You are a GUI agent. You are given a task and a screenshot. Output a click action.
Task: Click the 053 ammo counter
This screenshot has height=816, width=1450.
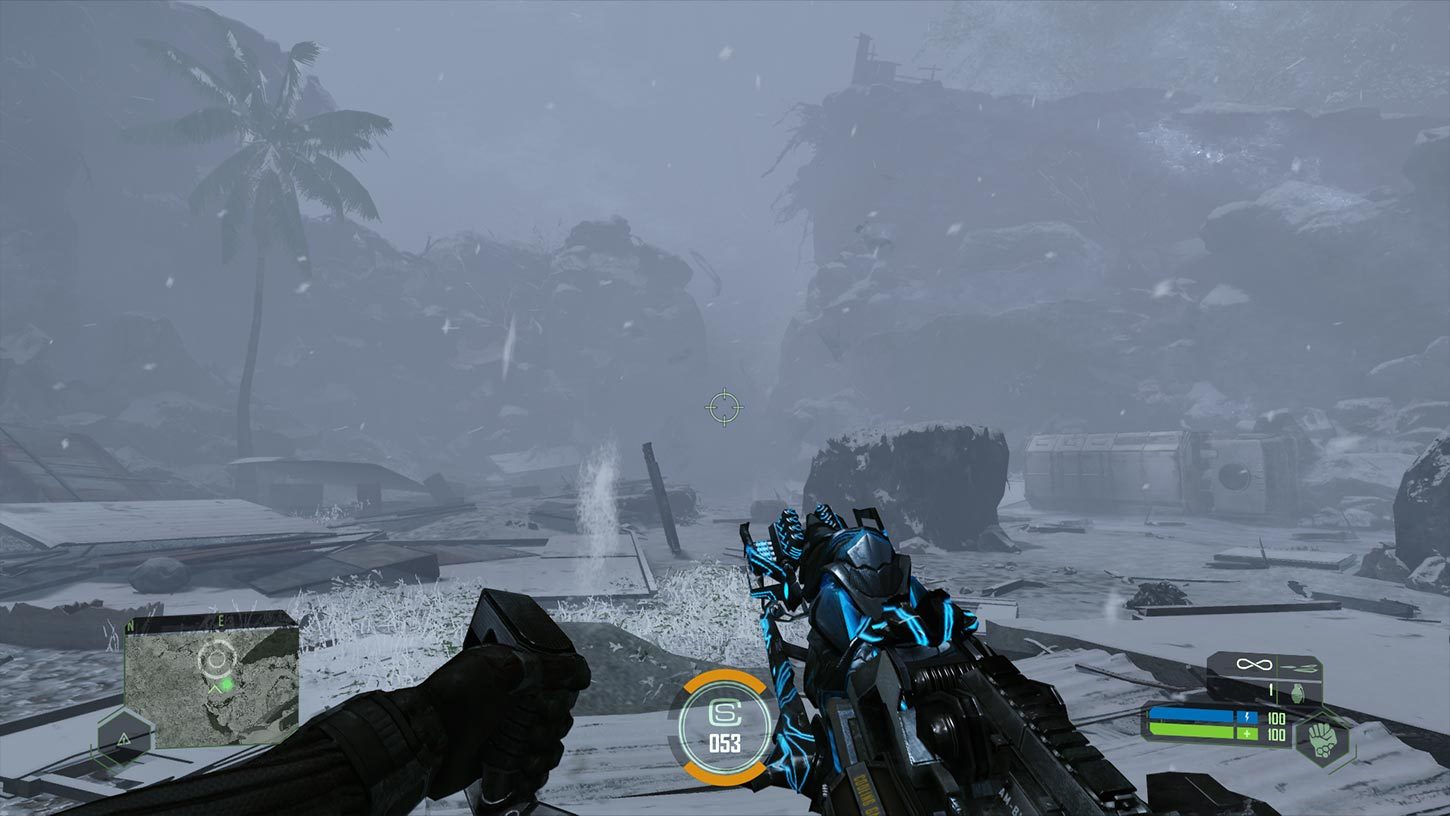pos(728,742)
